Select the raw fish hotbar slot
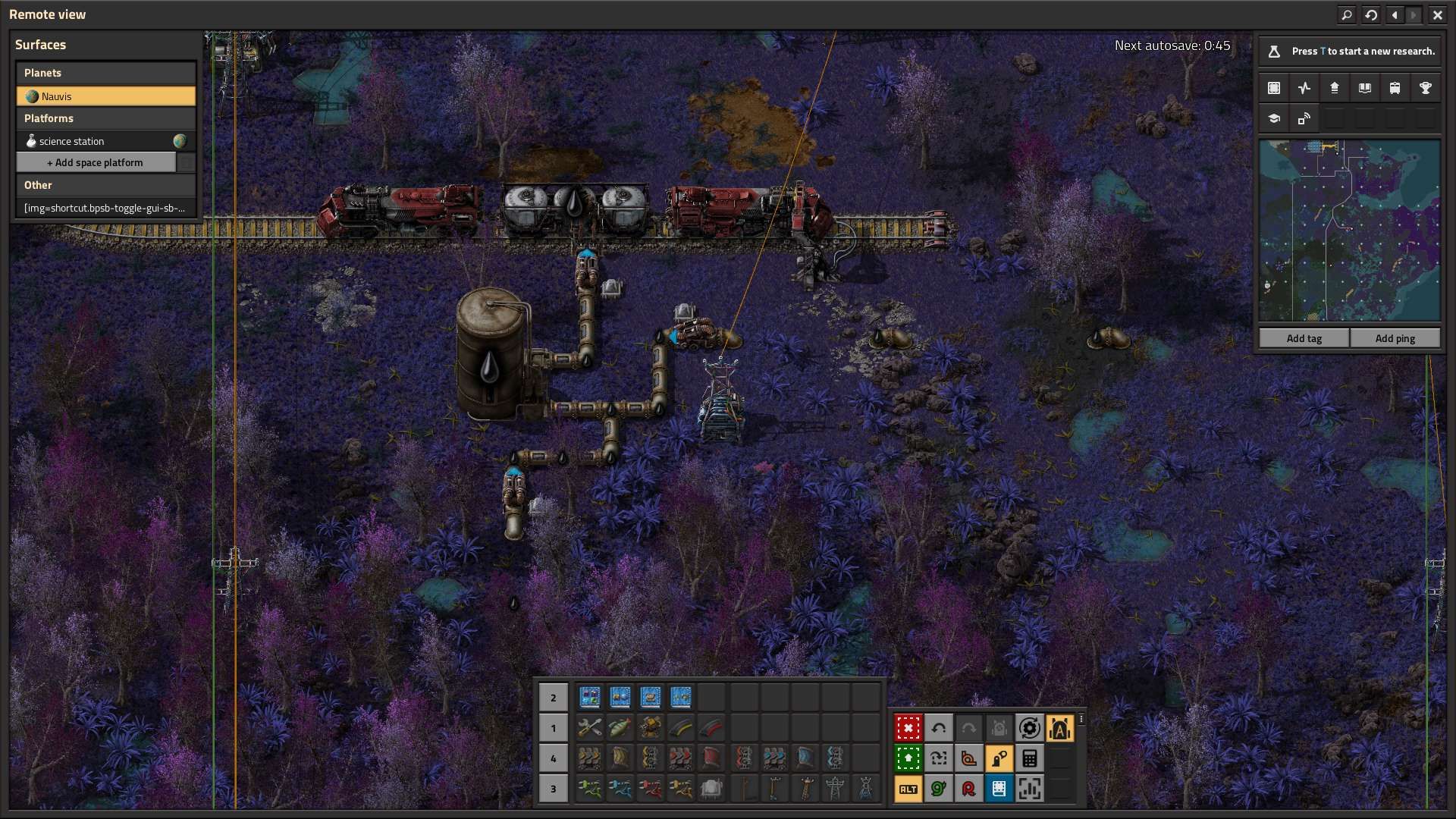1456x819 pixels. point(620,728)
